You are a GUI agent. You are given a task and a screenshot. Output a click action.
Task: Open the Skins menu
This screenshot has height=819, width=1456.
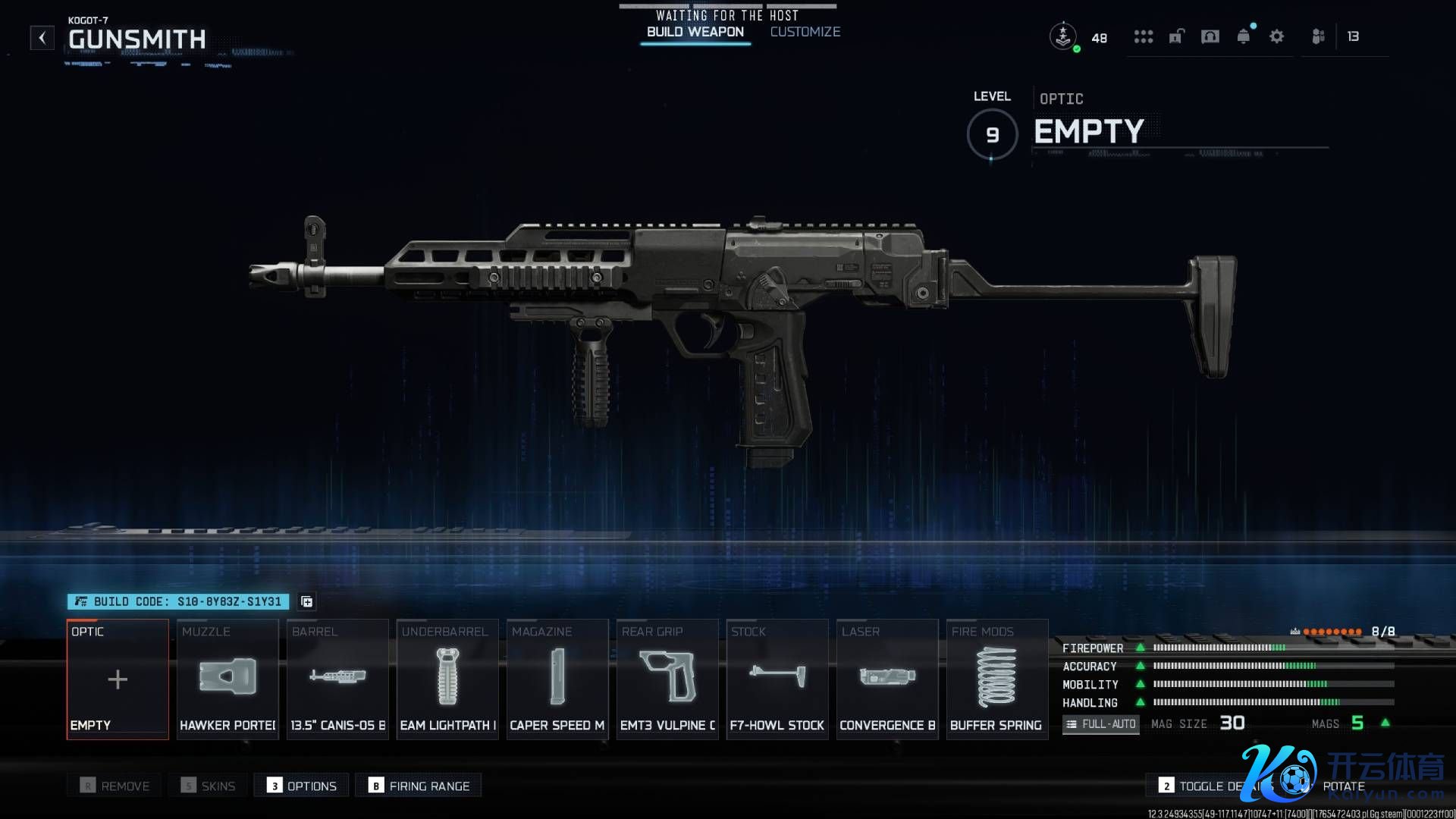point(209,786)
